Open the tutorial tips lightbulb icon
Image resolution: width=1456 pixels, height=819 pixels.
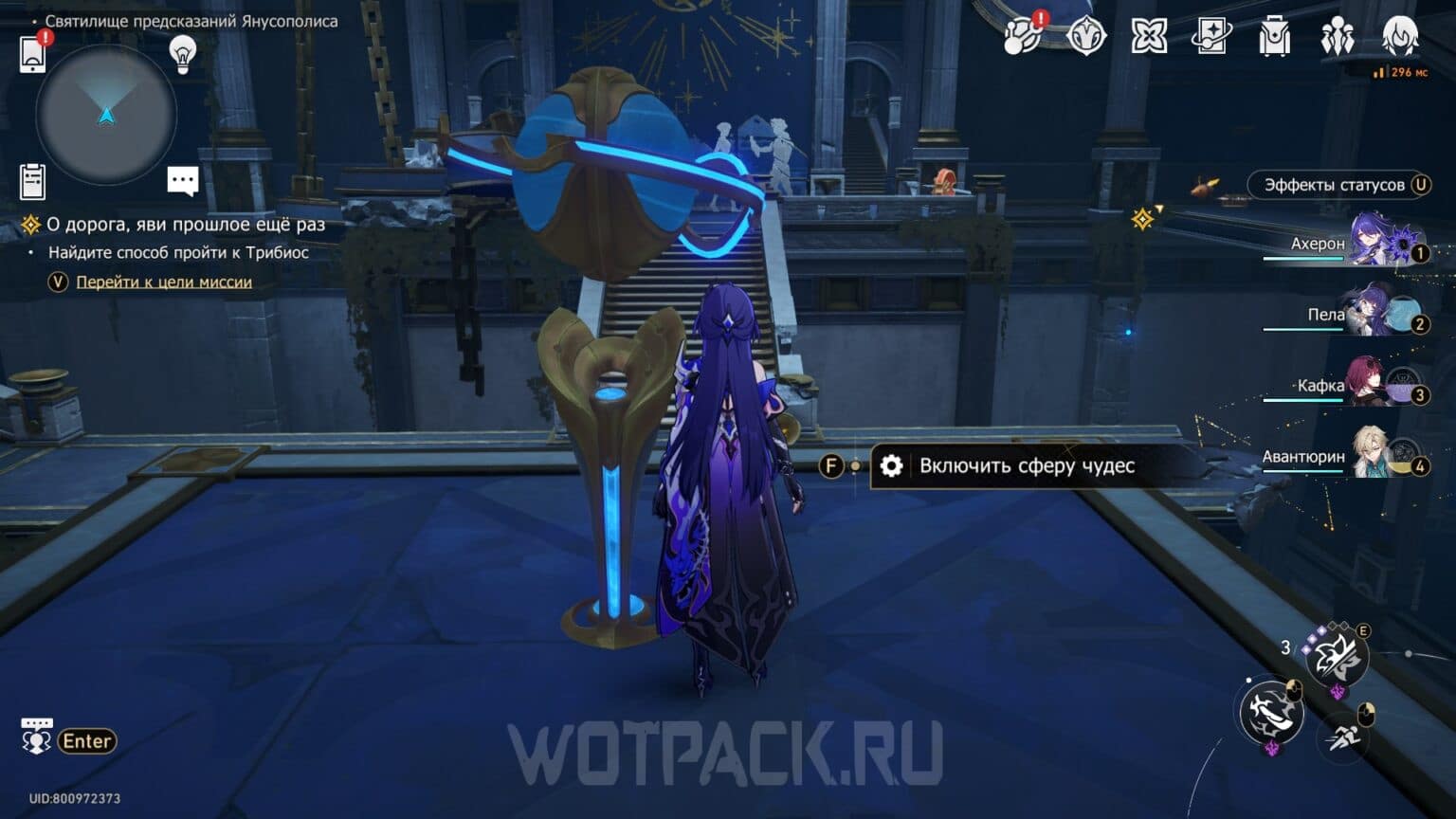click(182, 55)
